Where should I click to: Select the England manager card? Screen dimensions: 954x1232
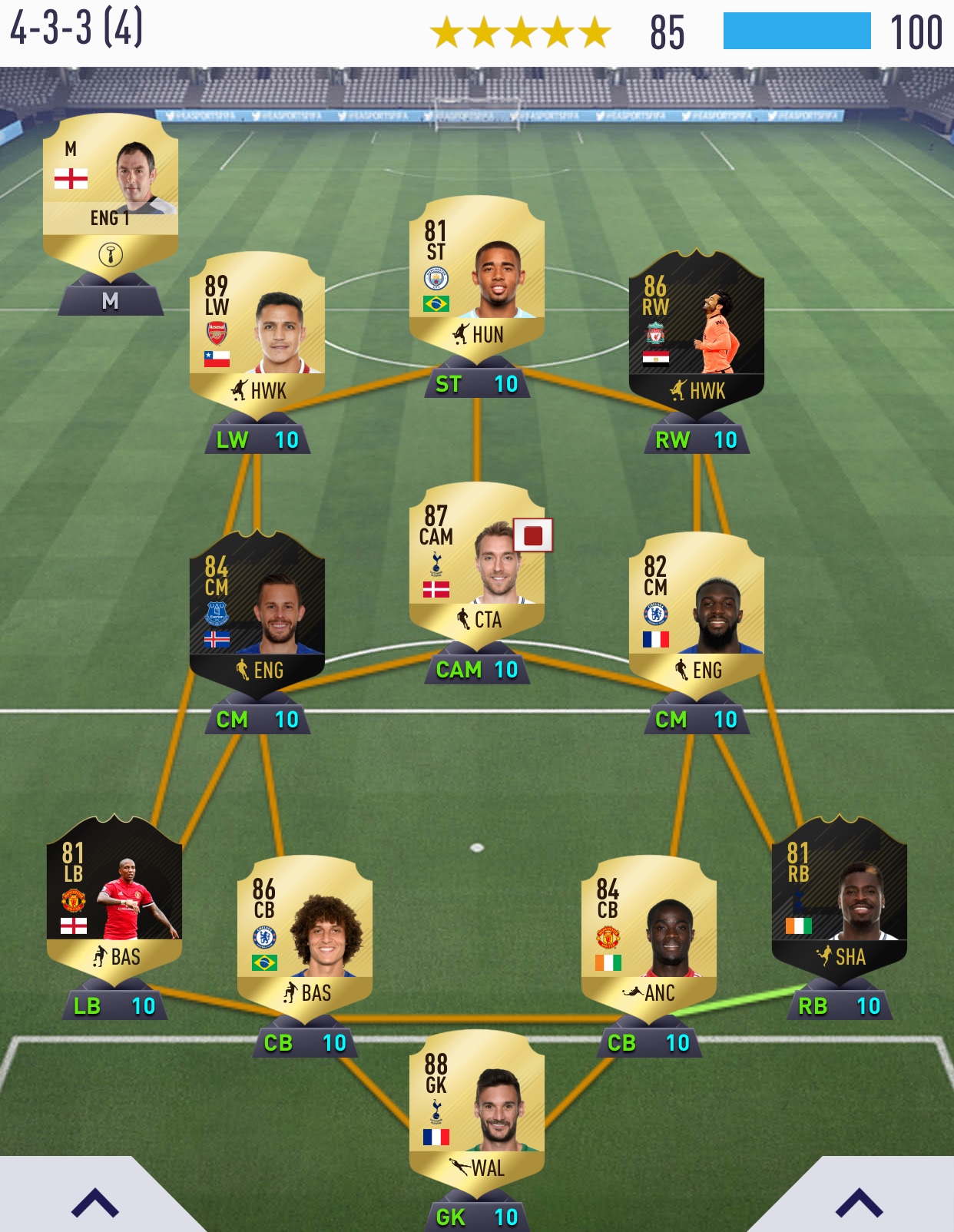coord(111,192)
